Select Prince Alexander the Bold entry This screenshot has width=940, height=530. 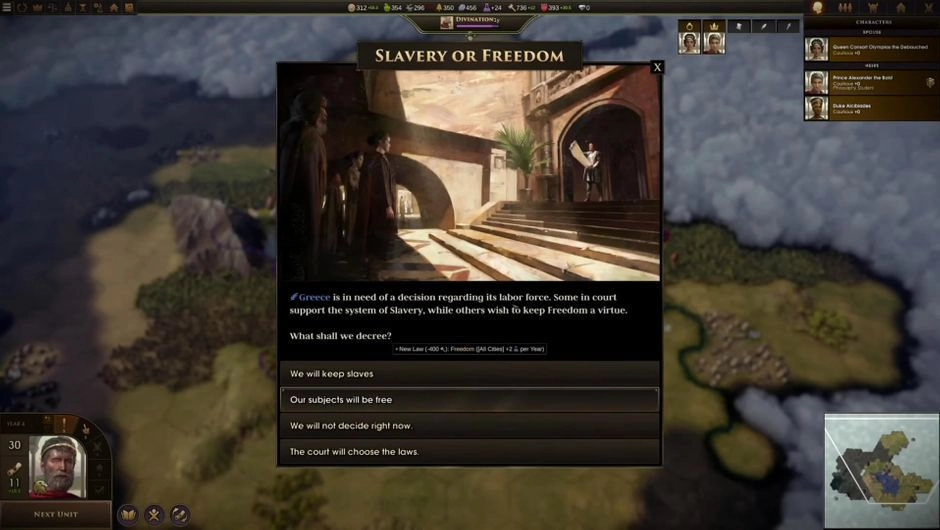pos(871,82)
